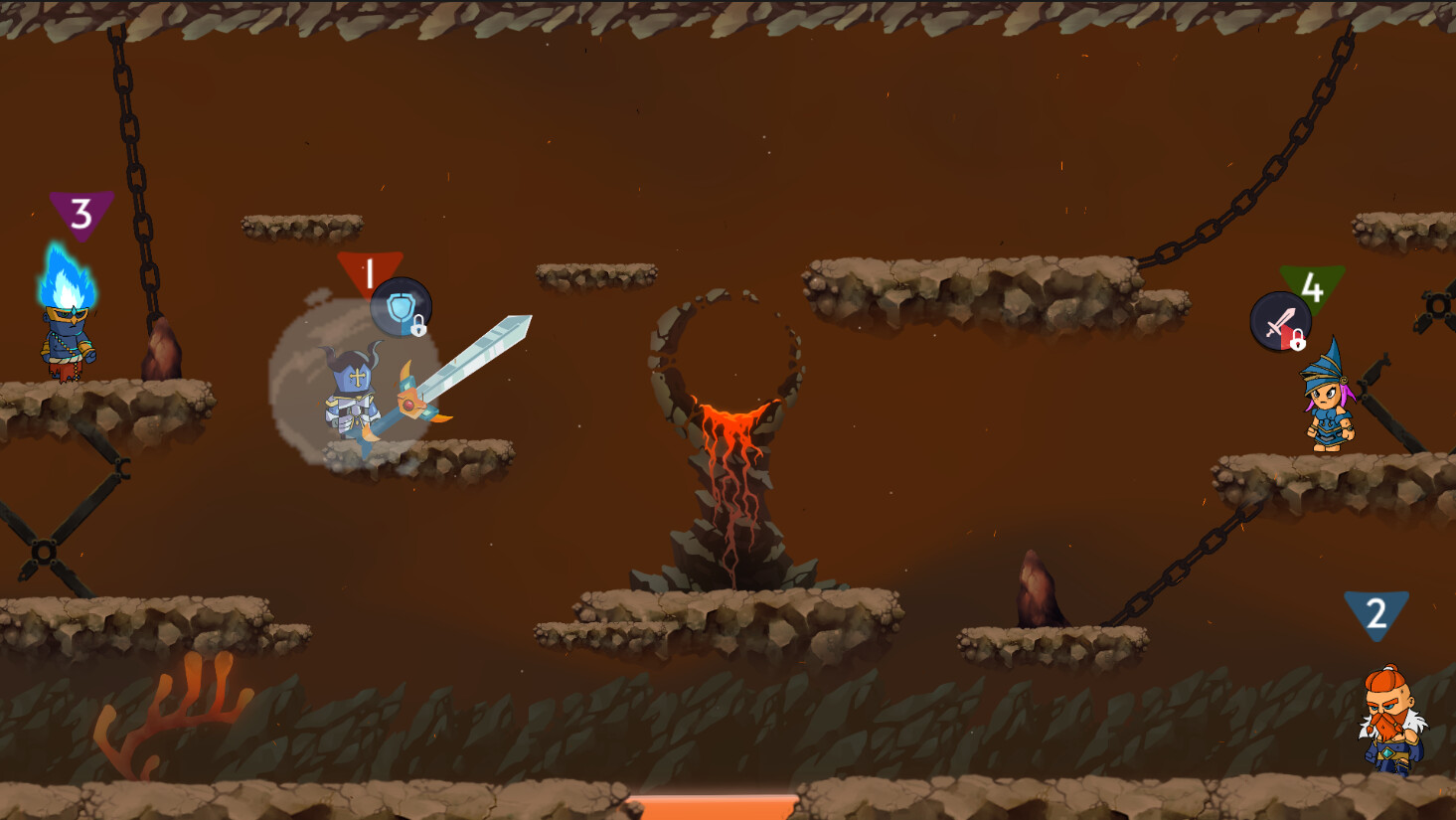
Task: Click the blue triangle marker labeled 2
Action: [1376, 615]
